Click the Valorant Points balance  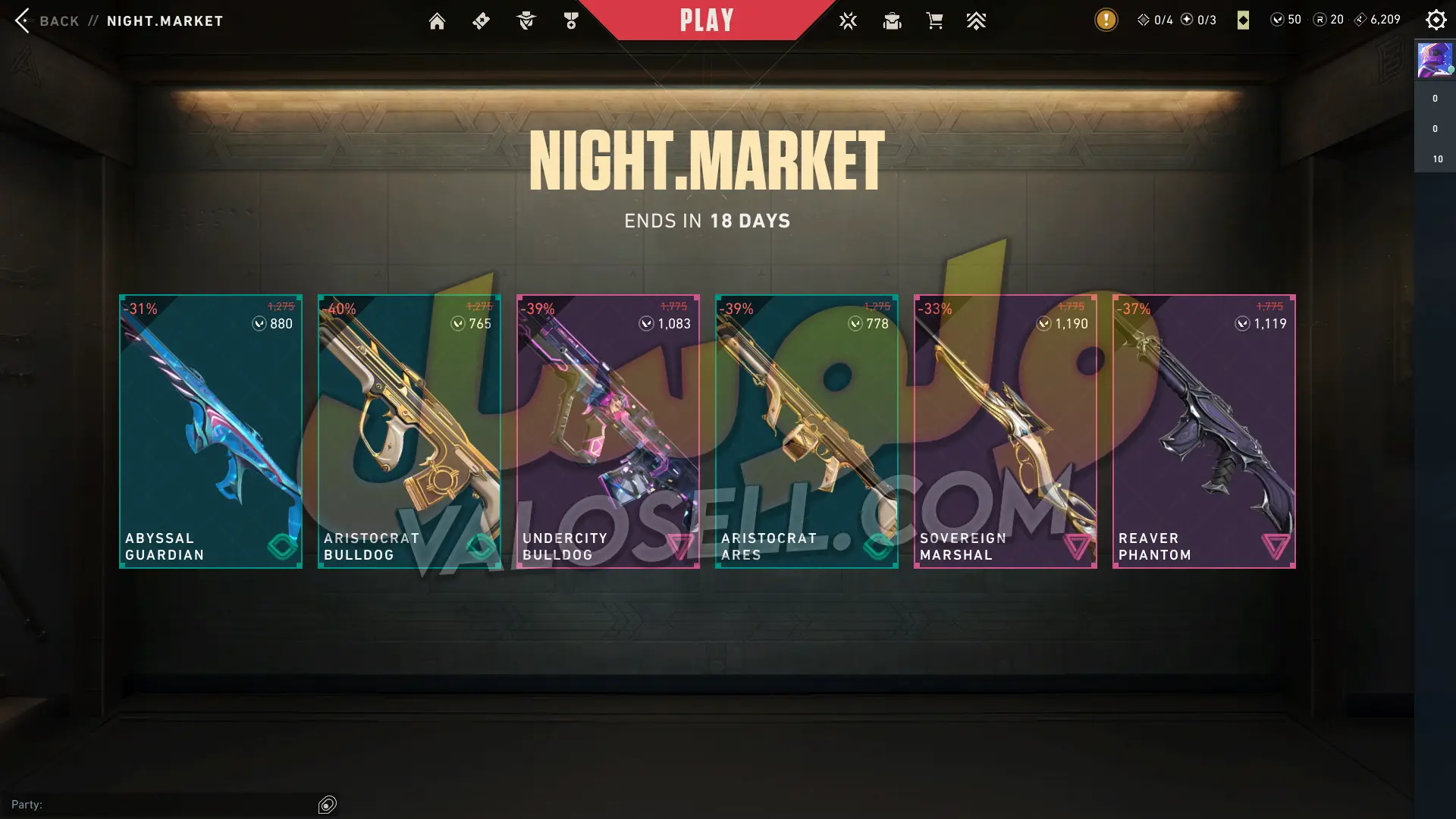click(x=1286, y=20)
